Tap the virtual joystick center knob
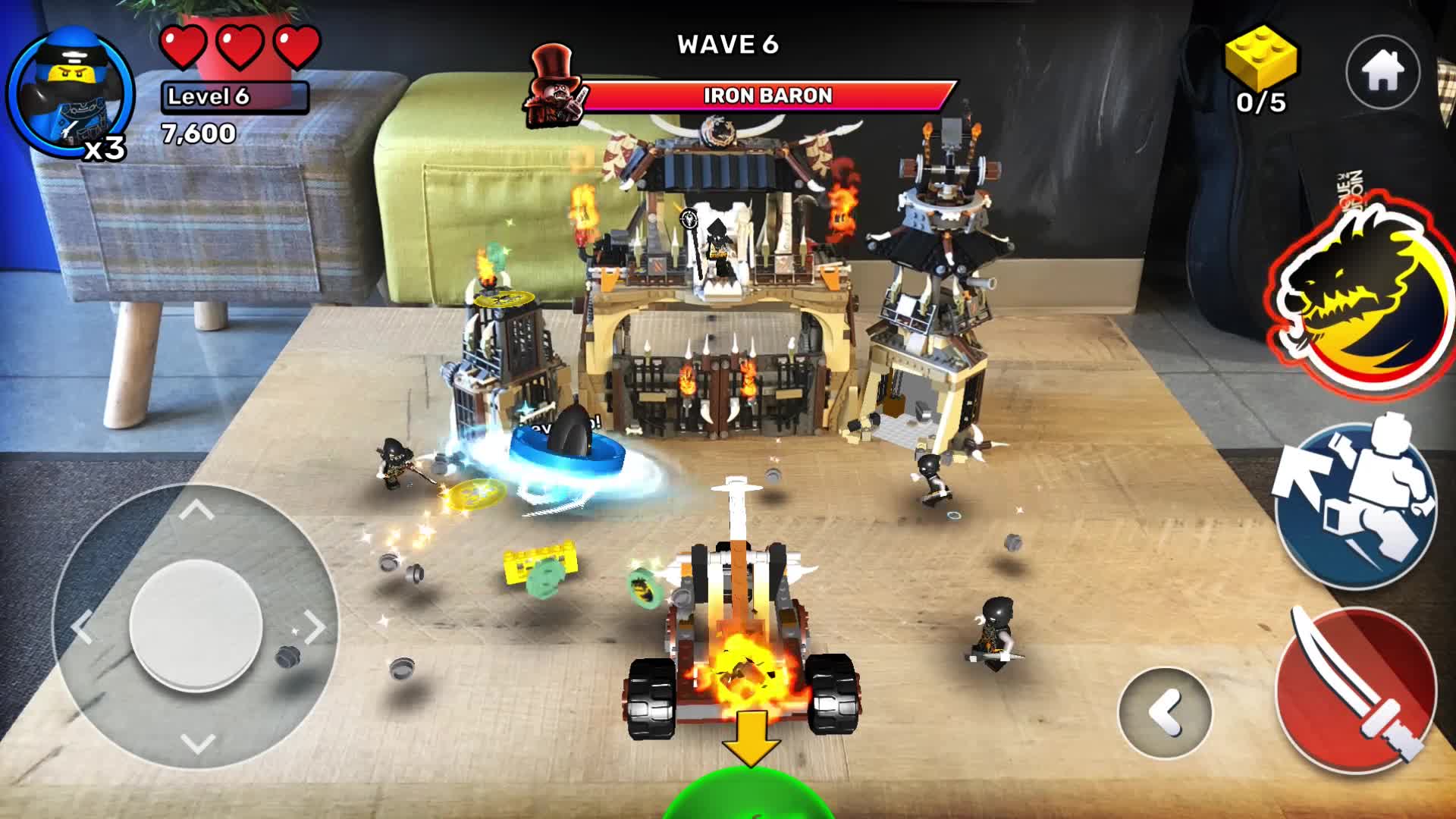The image size is (1456, 819). [x=196, y=626]
